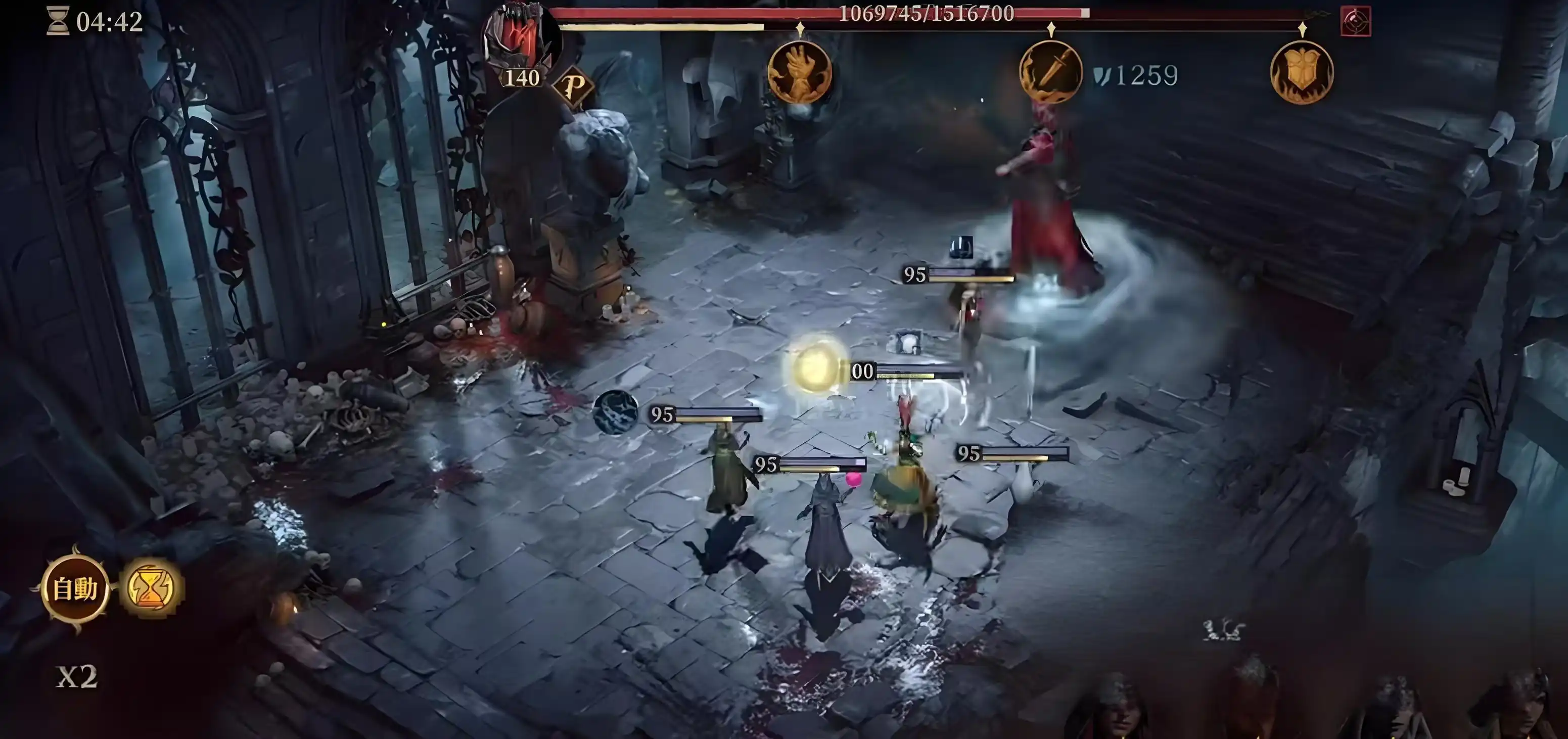Change the X2 battle speed
Viewport: 1568px width, 739px height.
coord(77,676)
